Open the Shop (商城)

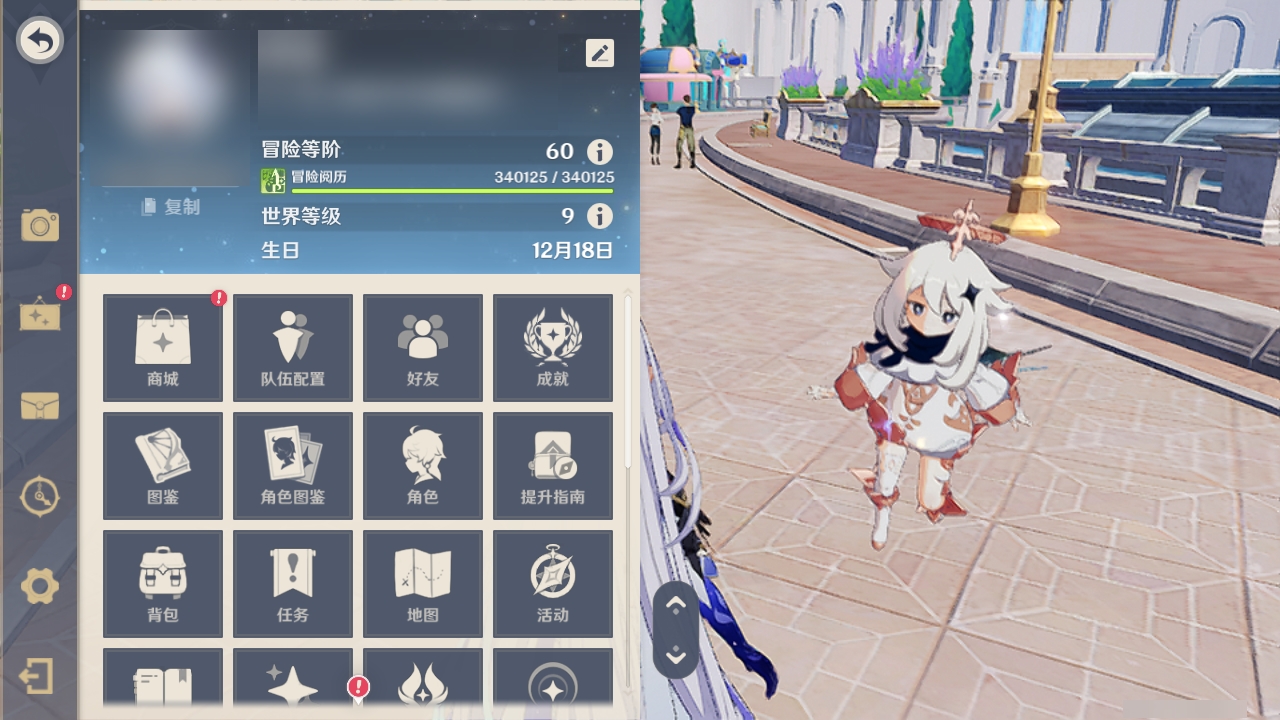pos(162,347)
